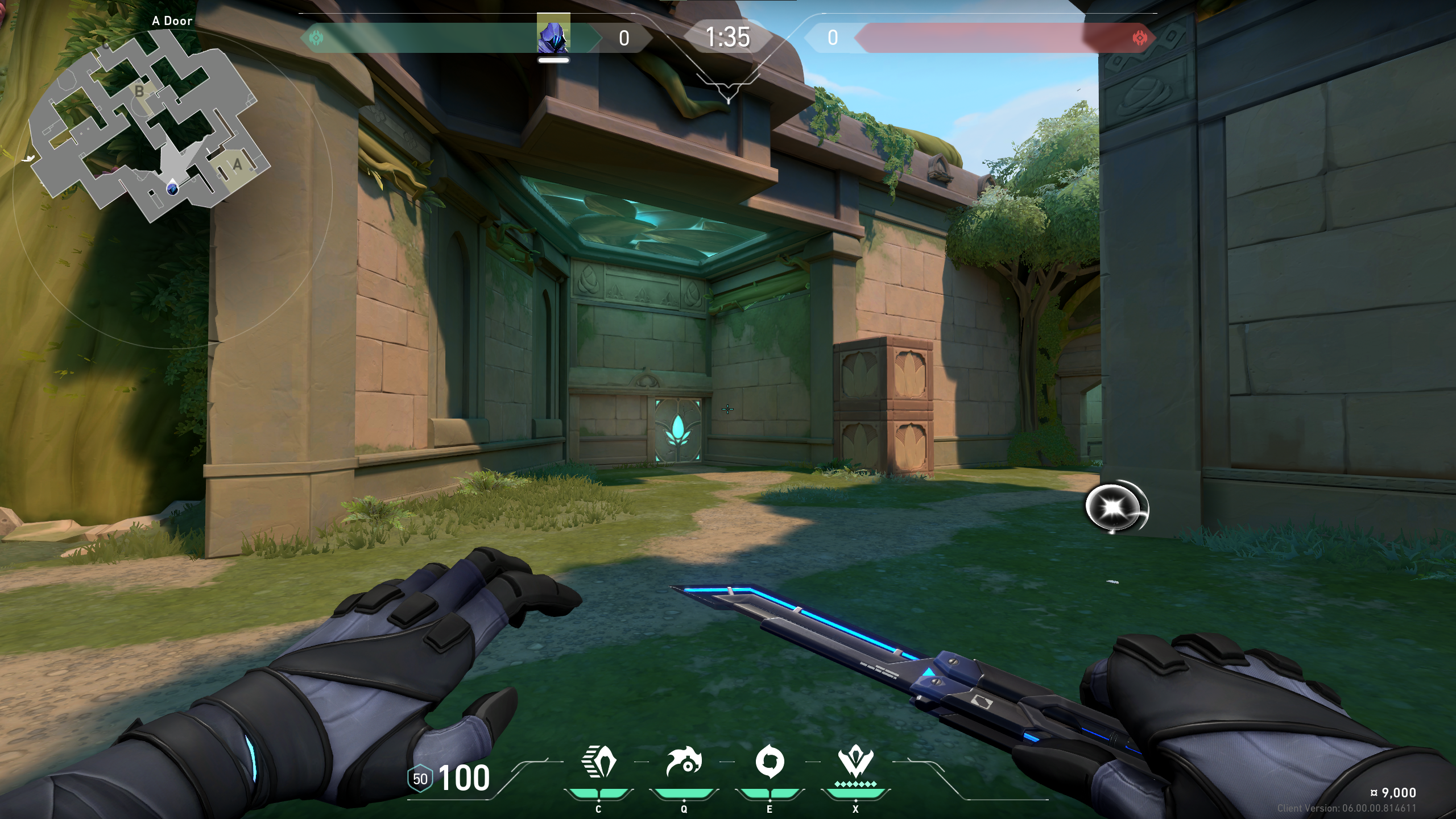Select Omen's portrait in the team bar

553,37
